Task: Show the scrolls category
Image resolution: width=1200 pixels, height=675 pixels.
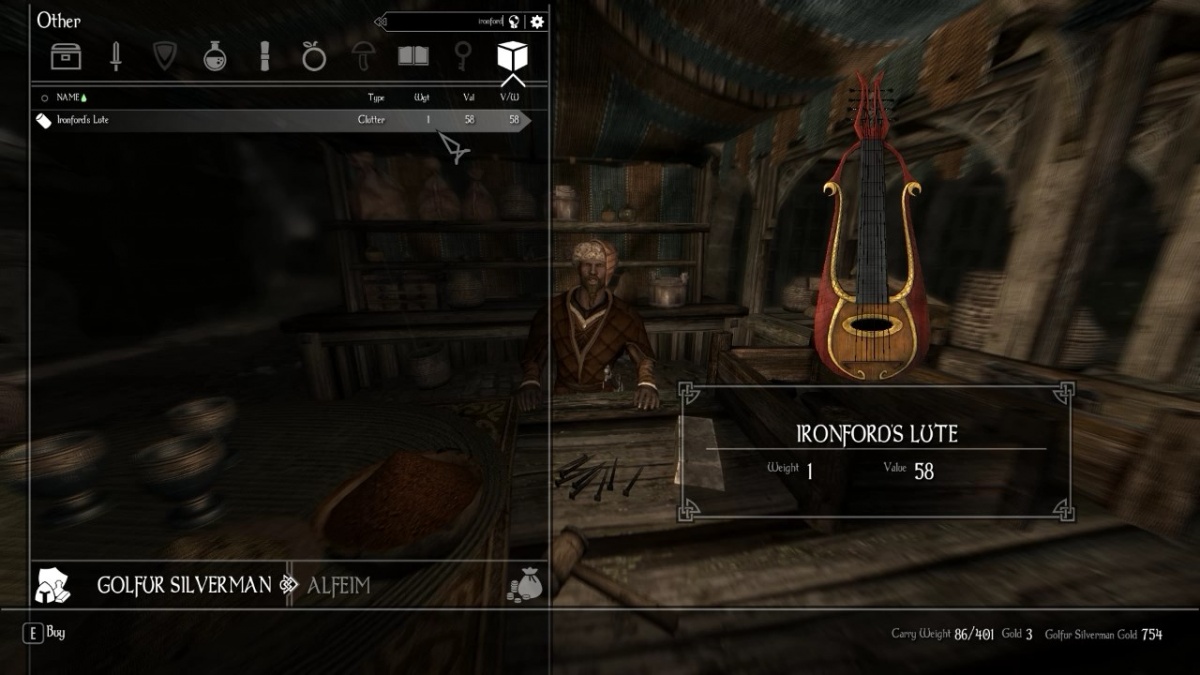Action: [265, 56]
